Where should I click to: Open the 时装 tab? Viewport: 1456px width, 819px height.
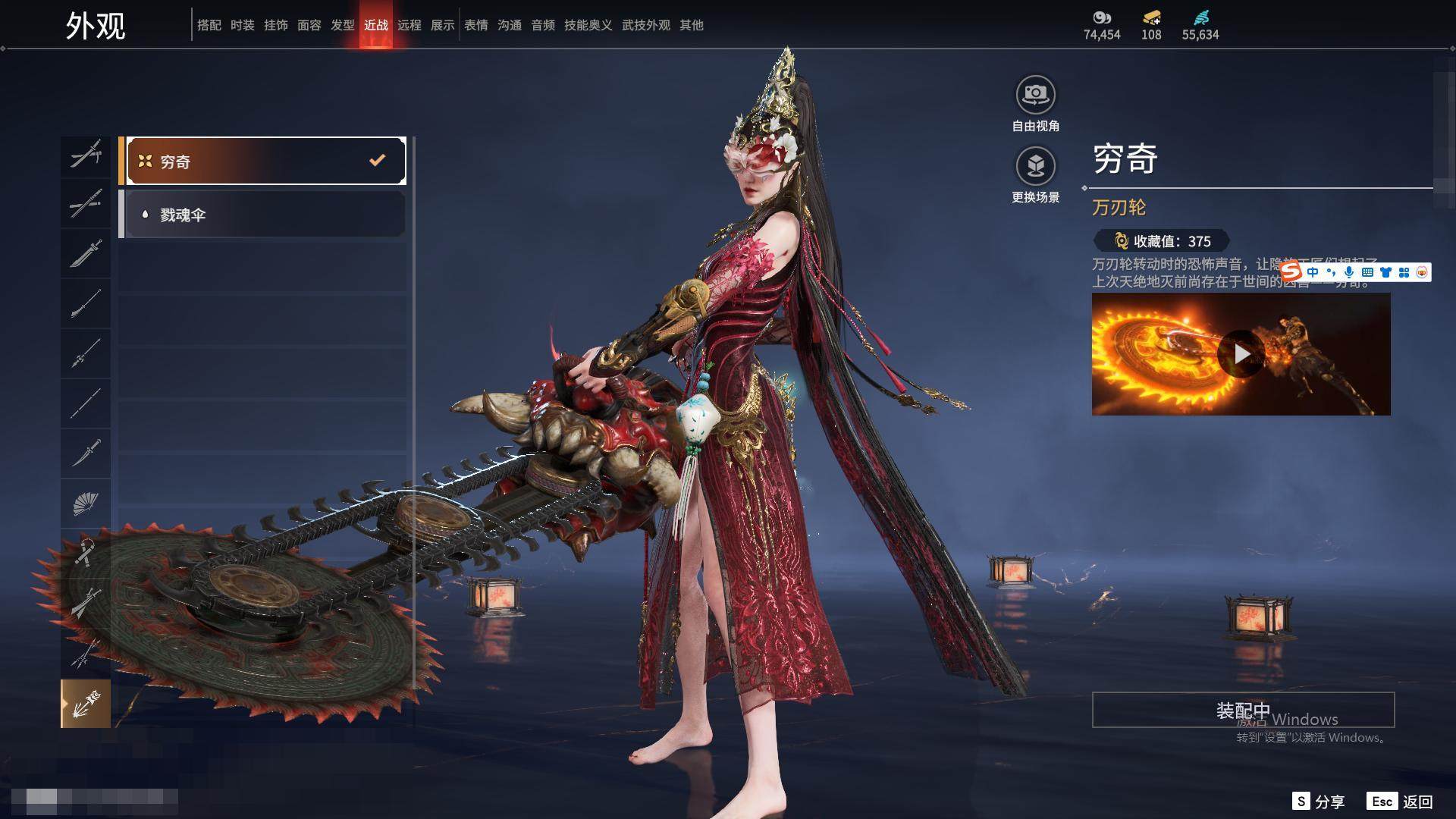click(242, 25)
